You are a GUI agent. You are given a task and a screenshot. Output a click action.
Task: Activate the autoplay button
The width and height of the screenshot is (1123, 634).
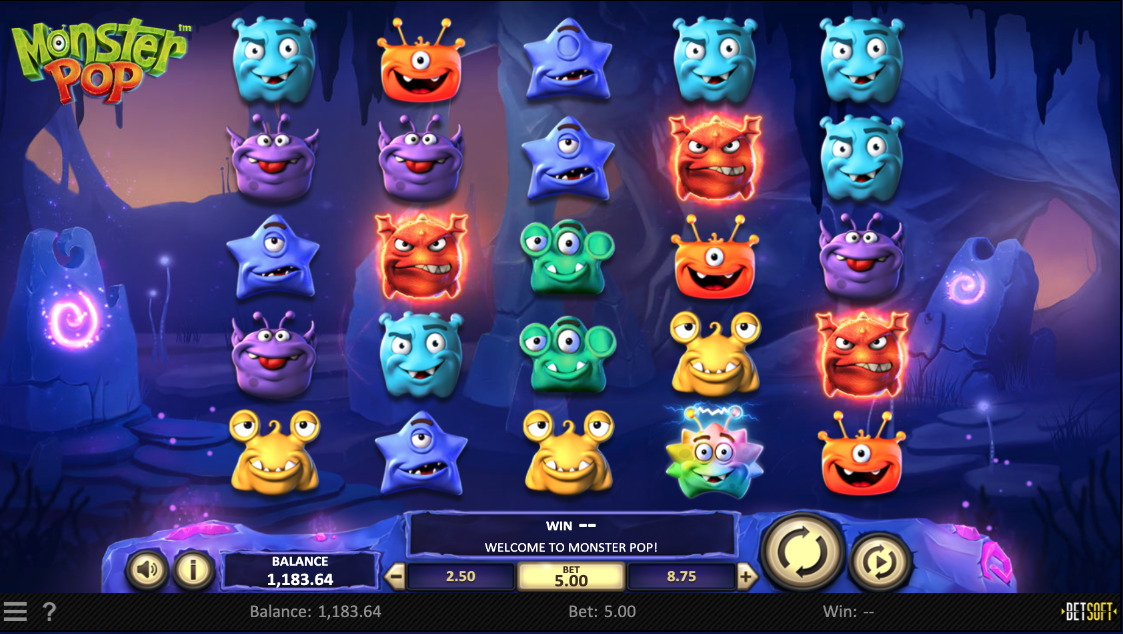(880, 562)
